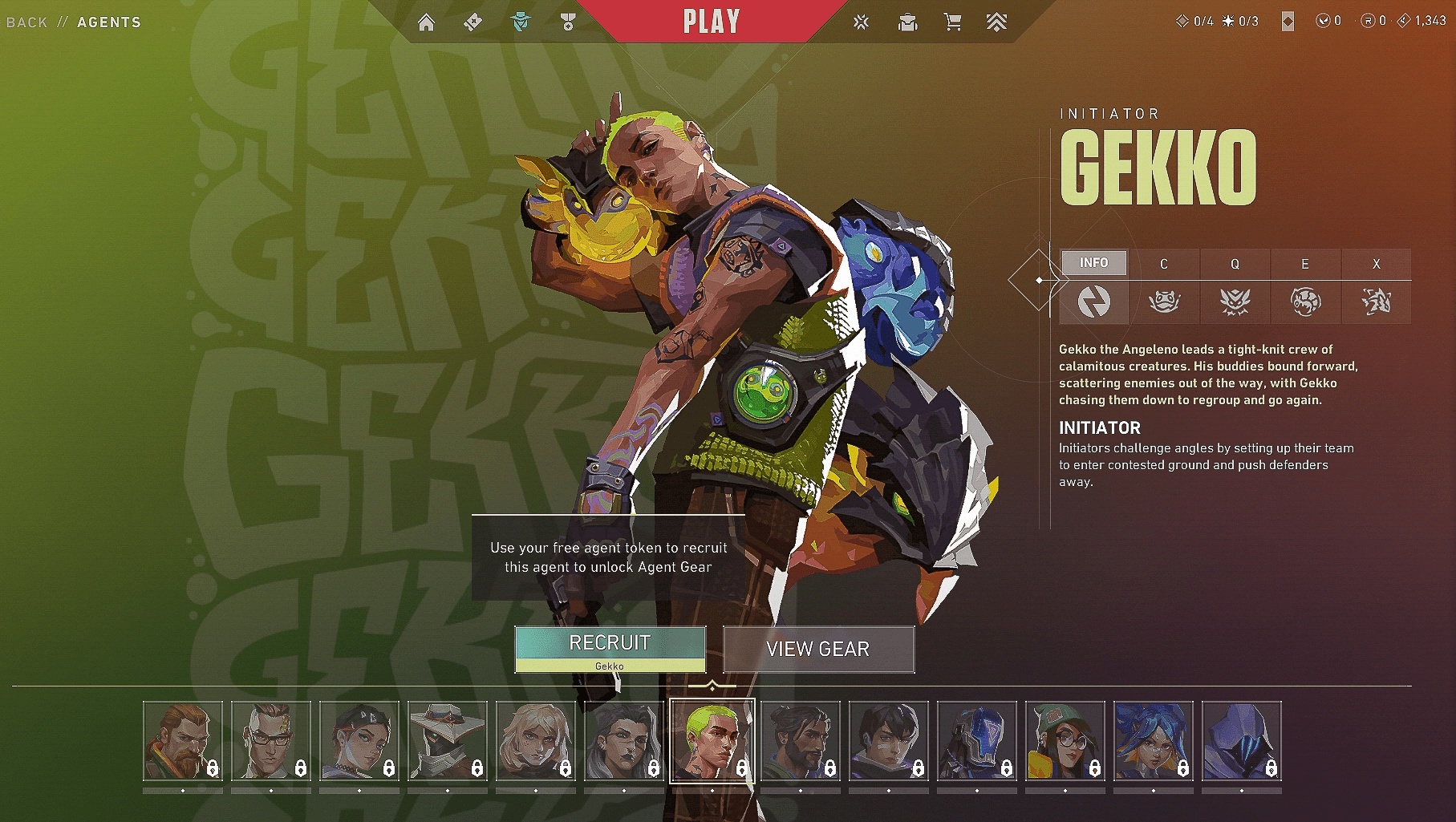Open the battlepass chevrons icon
The image size is (1456, 822).
coord(996,22)
